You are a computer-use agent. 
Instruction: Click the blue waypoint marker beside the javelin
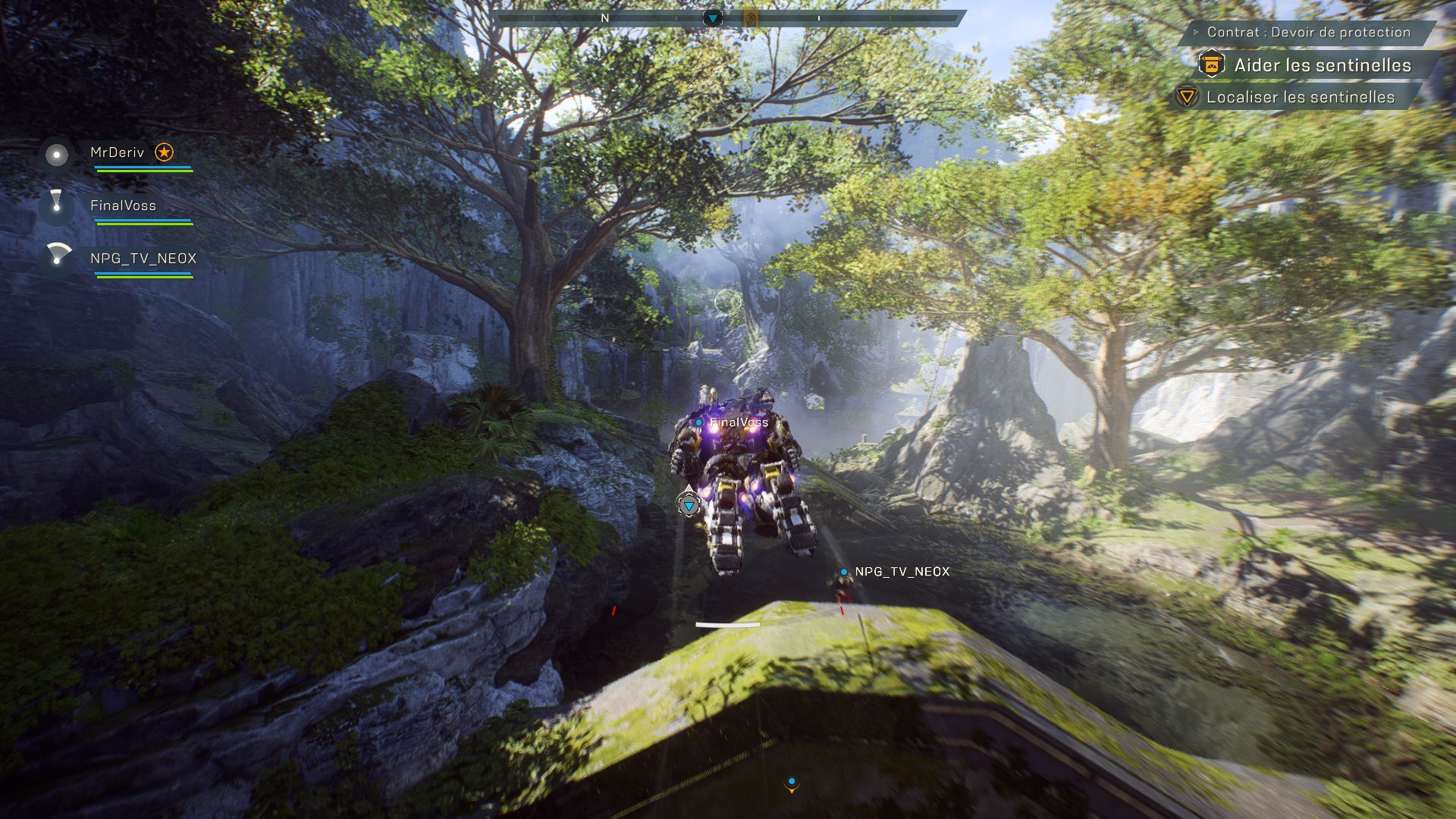point(689,504)
